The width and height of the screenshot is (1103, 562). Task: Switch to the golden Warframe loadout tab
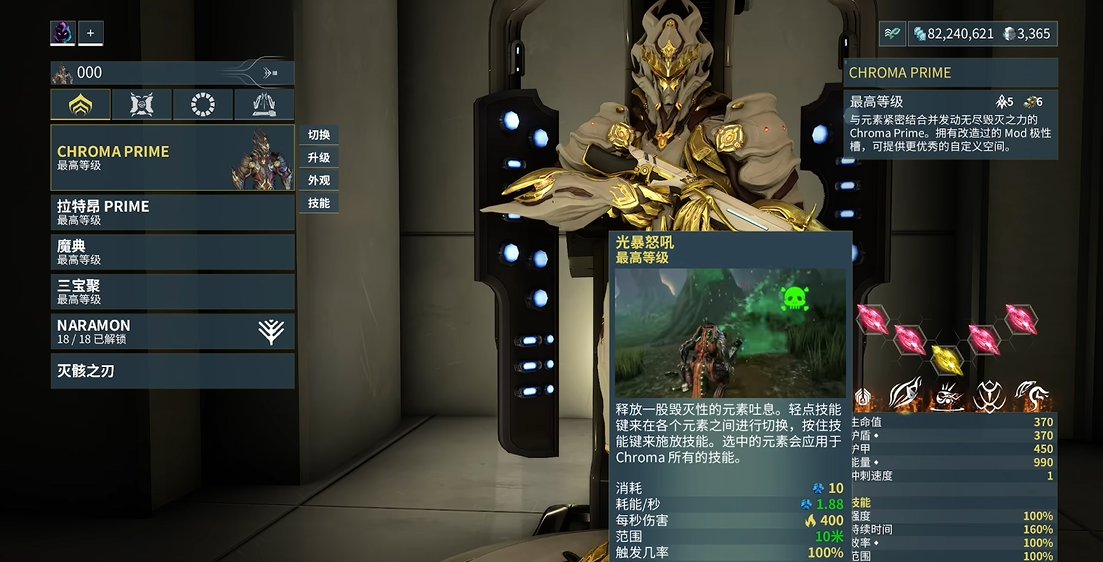tap(81, 105)
